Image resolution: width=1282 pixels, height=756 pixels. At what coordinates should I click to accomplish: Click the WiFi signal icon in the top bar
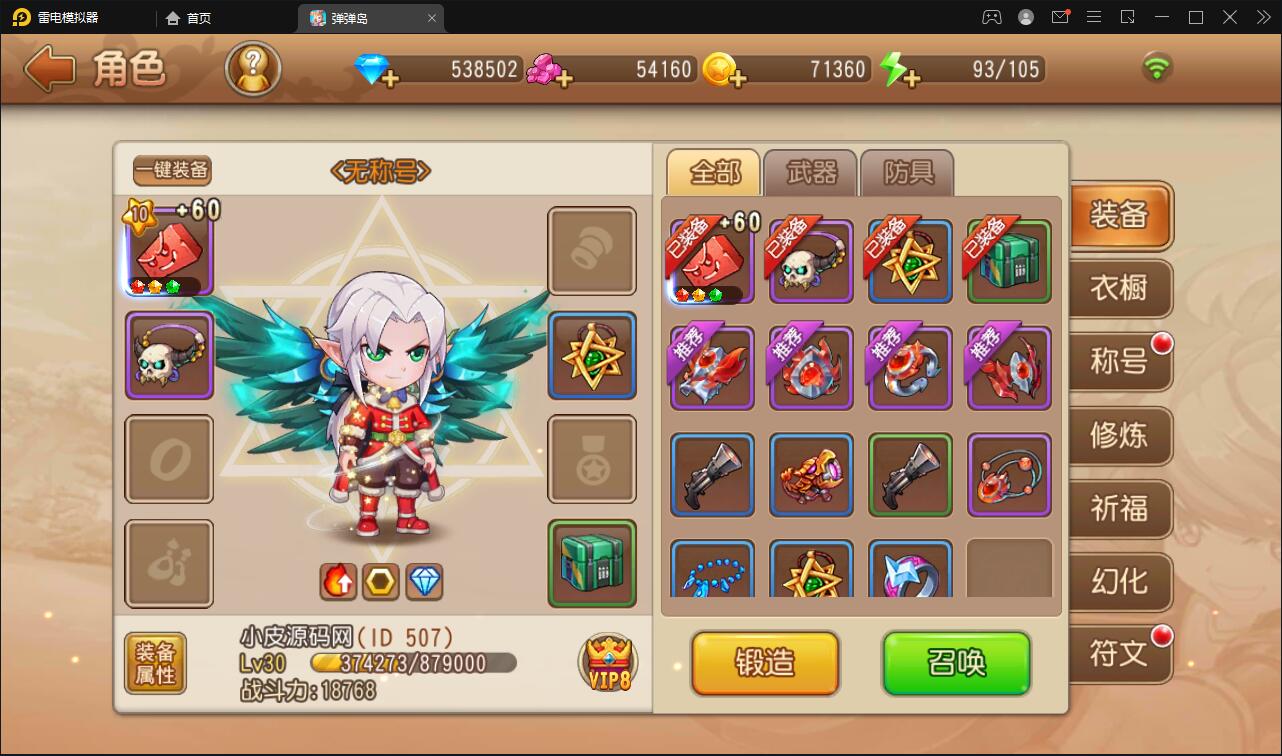point(1157,70)
